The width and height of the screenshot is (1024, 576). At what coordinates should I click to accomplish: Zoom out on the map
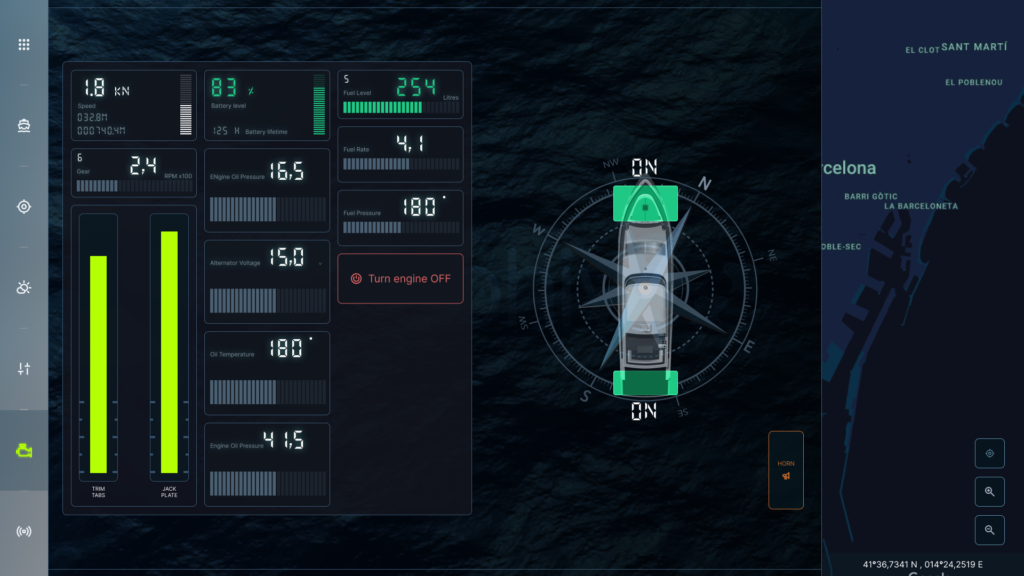coord(989,529)
